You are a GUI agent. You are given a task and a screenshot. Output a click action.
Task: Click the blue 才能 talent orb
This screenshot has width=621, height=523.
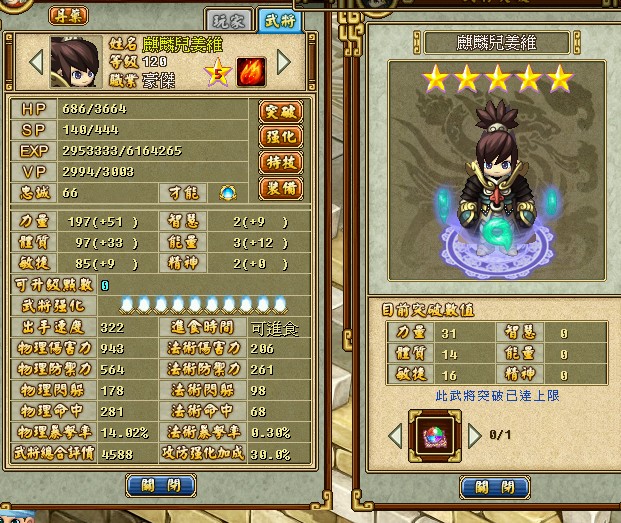(x=228, y=193)
